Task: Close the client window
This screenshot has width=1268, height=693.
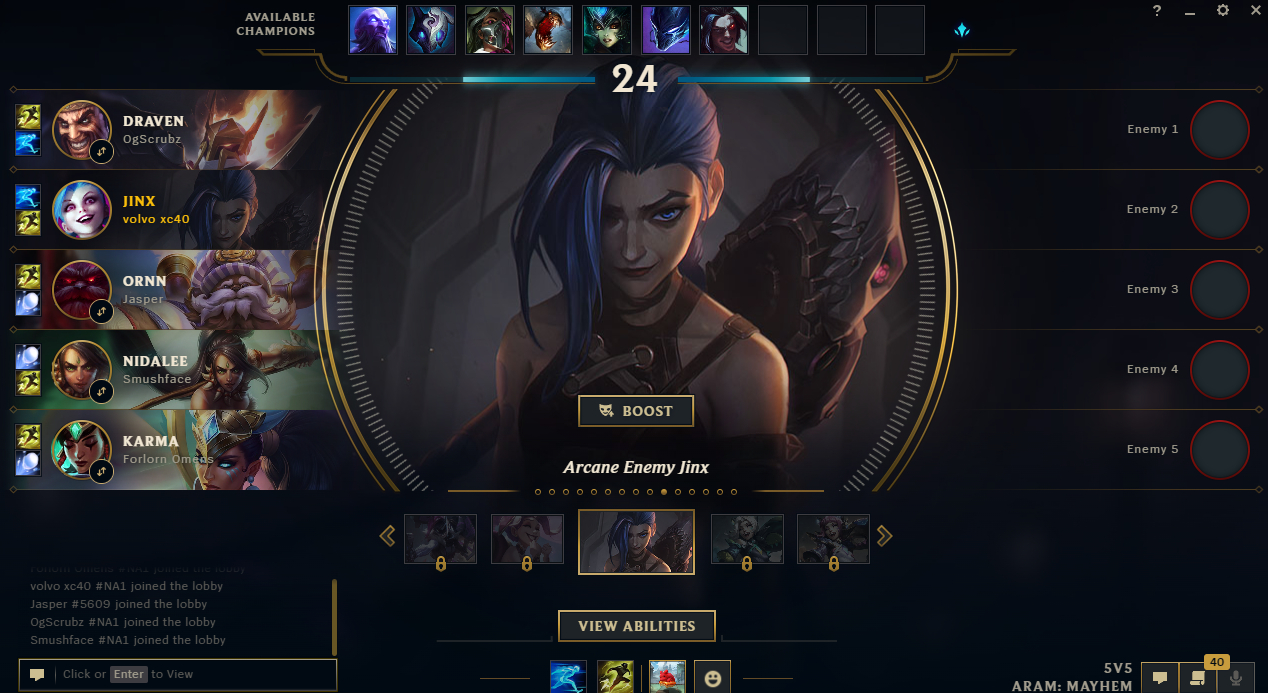Action: tap(1256, 11)
